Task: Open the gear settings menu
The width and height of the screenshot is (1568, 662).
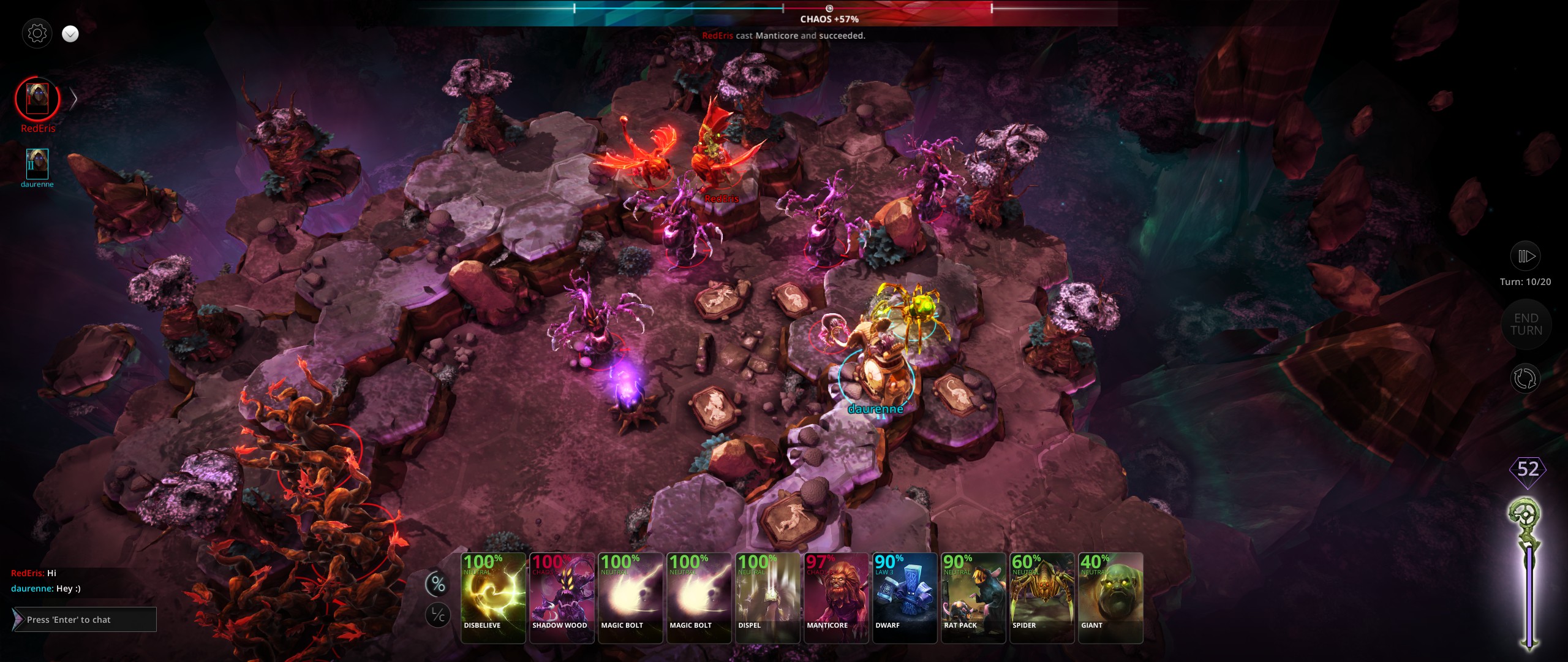Action: (x=37, y=33)
